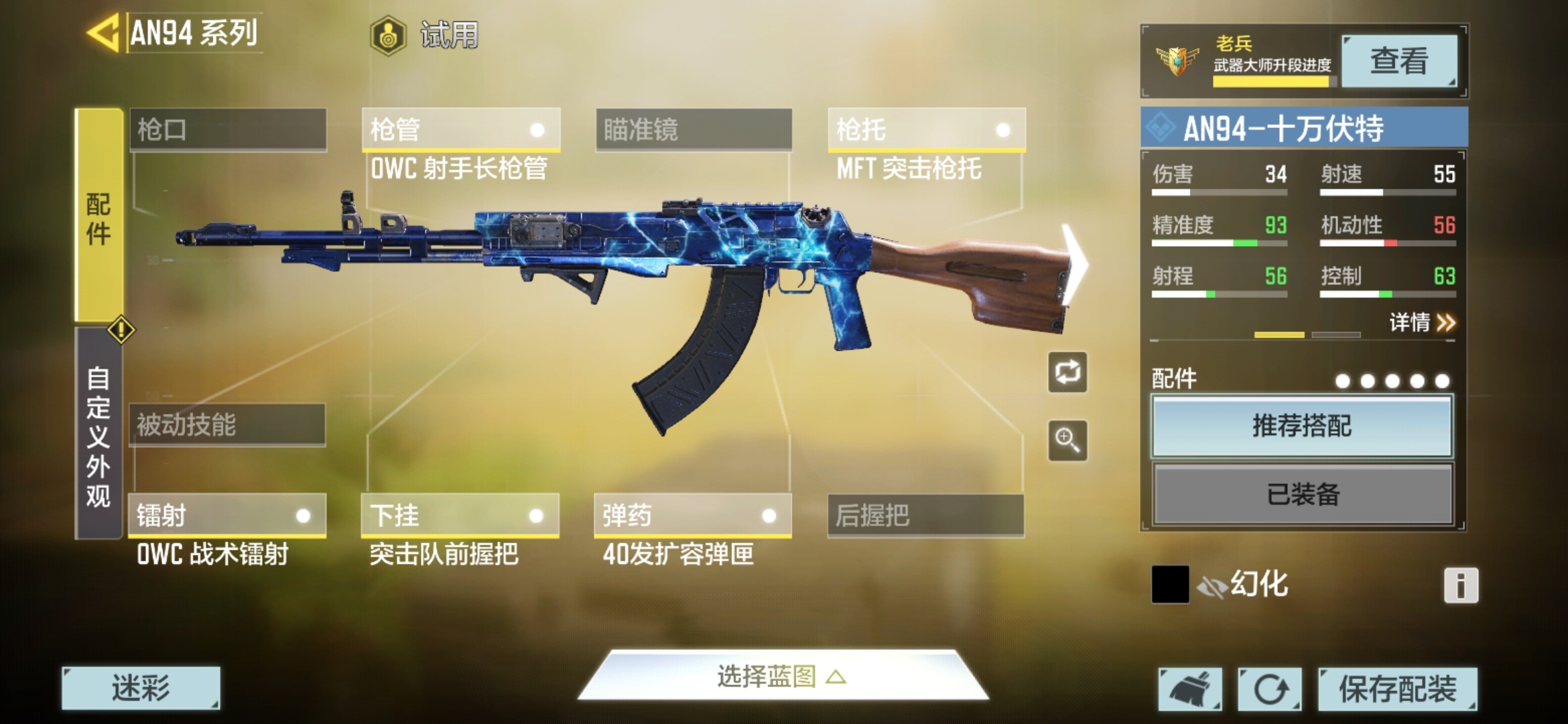Open the 迷彩 camouflage menu
This screenshot has height=724, width=1568.
[141, 688]
